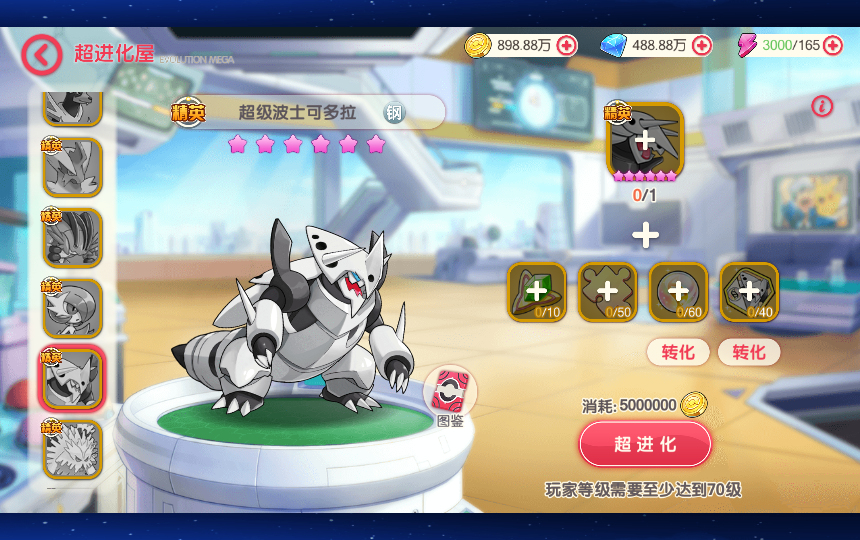The image size is (860, 540).
Task: Select the orb material slot 0/60
Action: (x=678, y=291)
